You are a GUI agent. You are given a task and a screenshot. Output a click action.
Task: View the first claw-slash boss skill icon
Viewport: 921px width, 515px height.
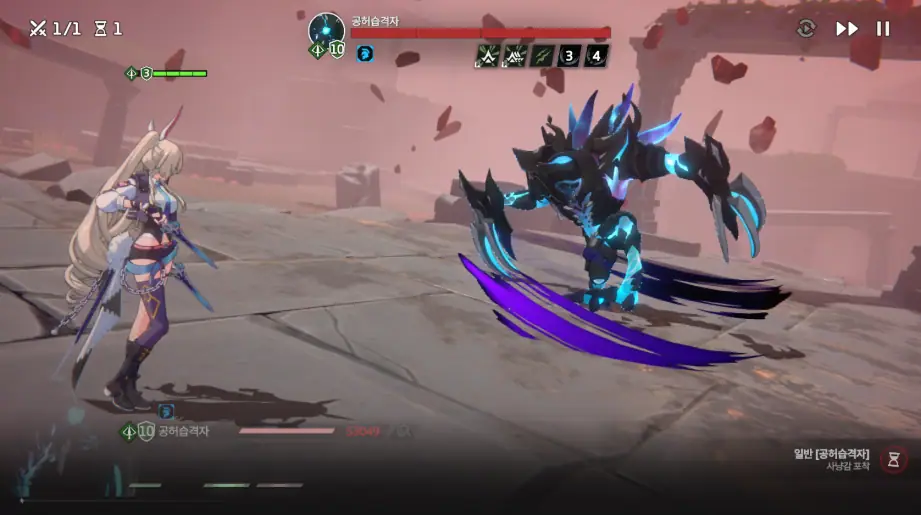[x=488, y=55]
